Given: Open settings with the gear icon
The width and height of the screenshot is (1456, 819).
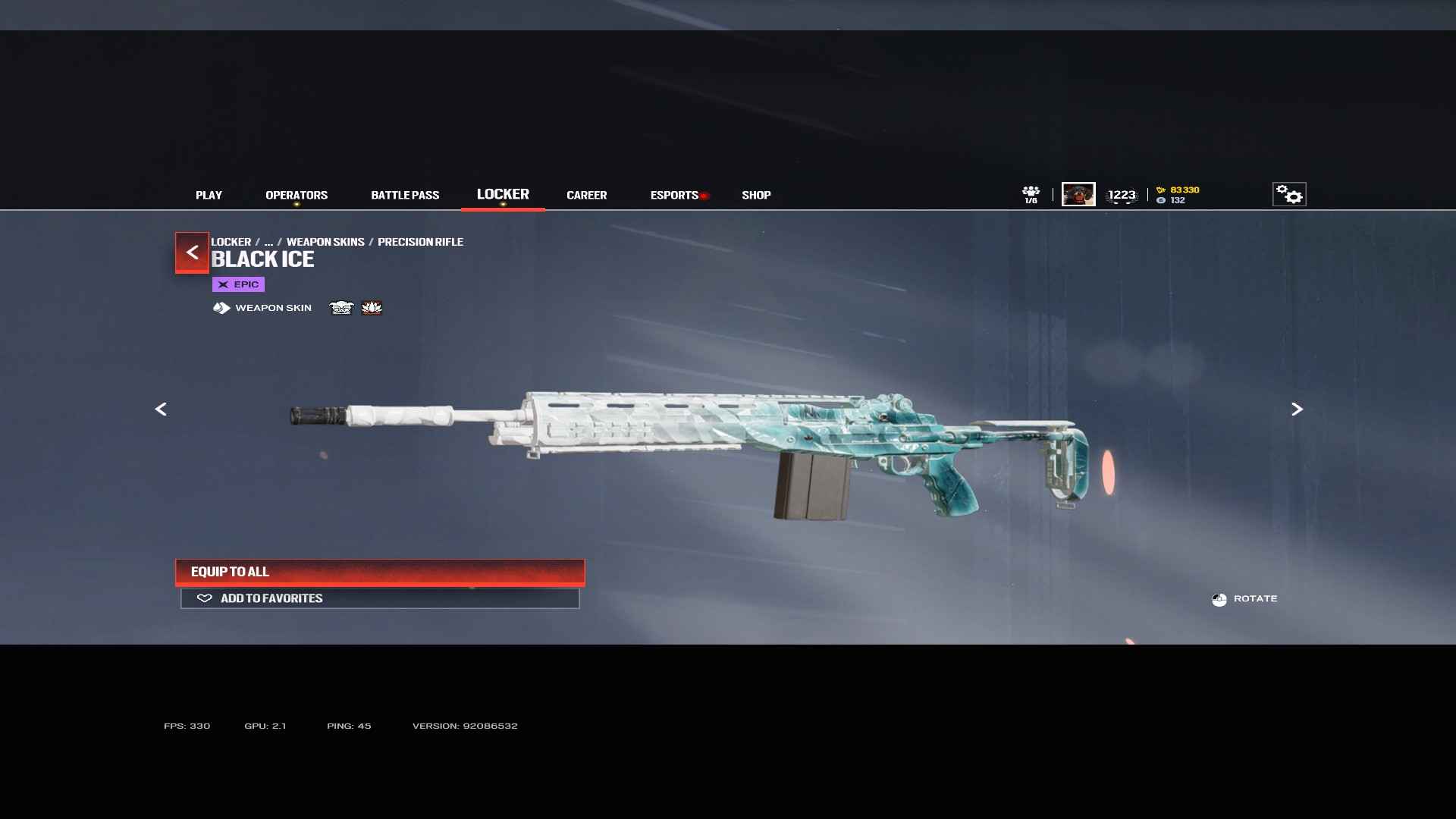Looking at the screenshot, I should (1288, 194).
